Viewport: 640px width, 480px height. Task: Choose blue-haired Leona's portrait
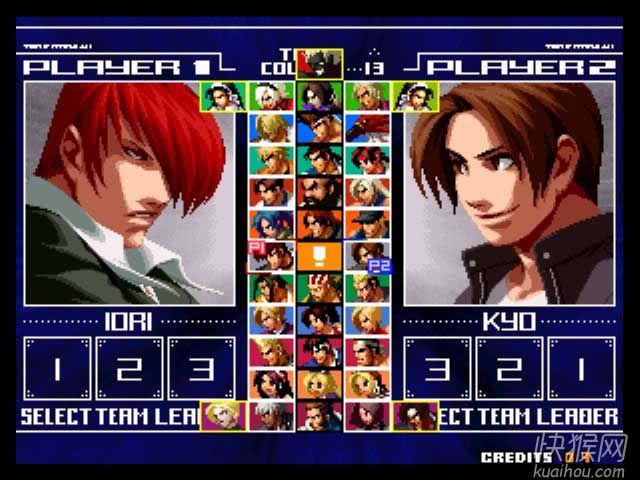coord(271,223)
